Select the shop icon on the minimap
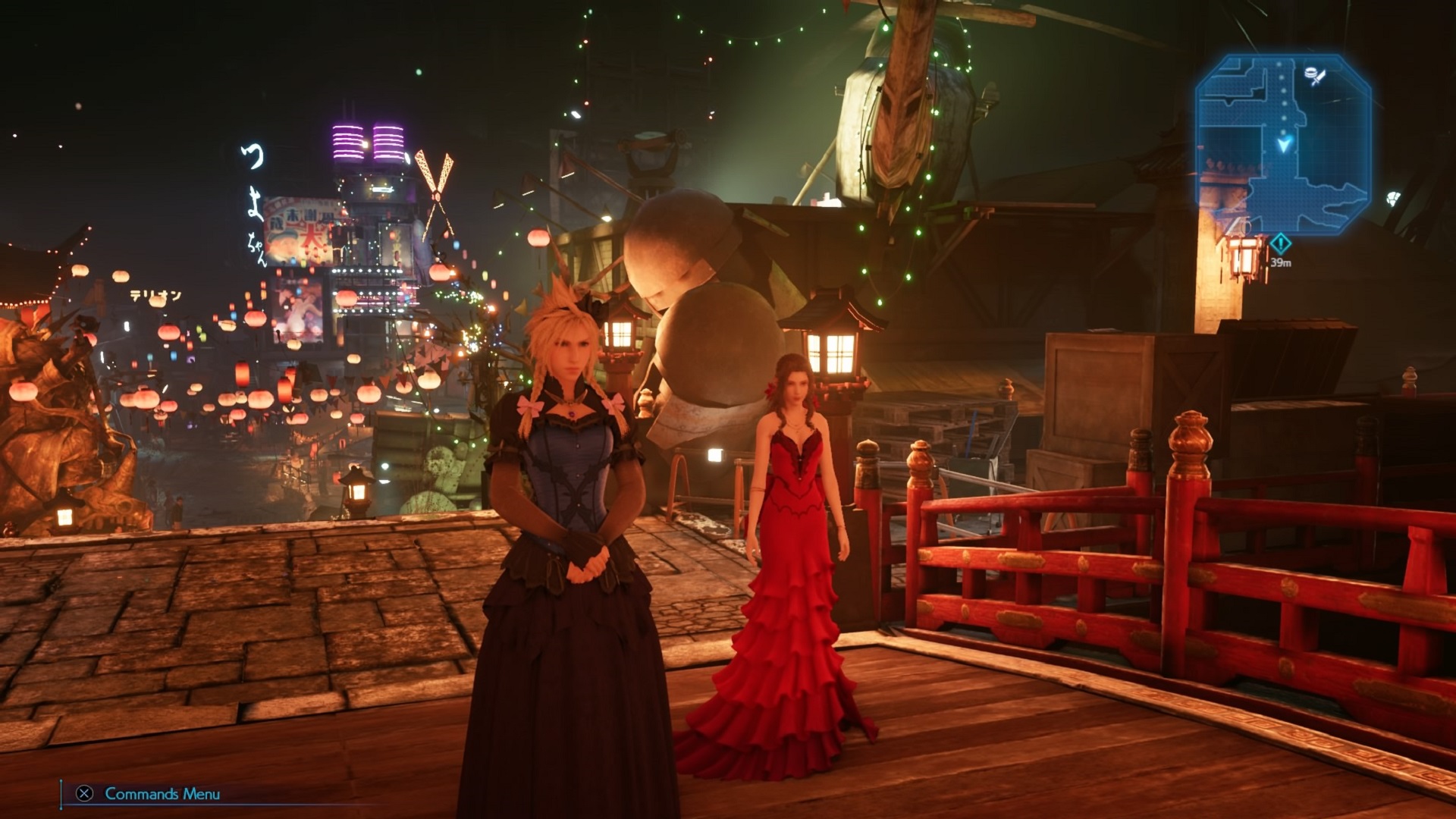The height and width of the screenshot is (819, 1456). coord(1314,76)
